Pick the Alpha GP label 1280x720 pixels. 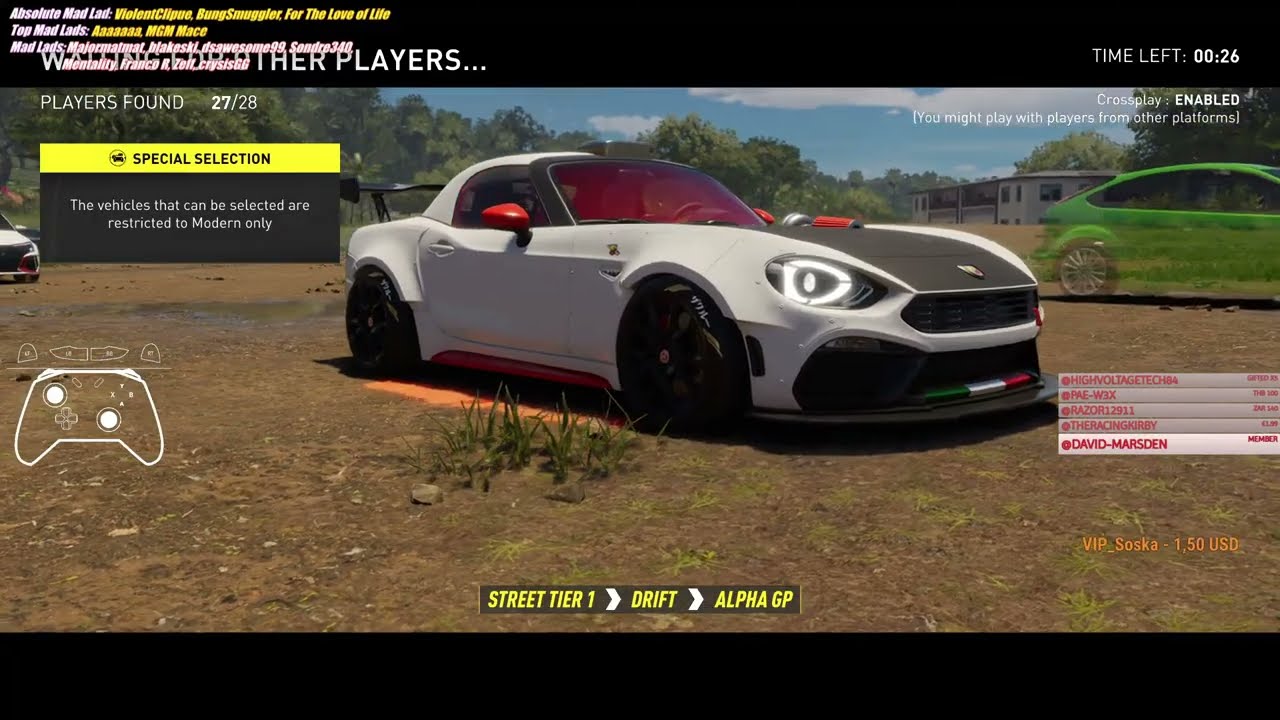(753, 600)
